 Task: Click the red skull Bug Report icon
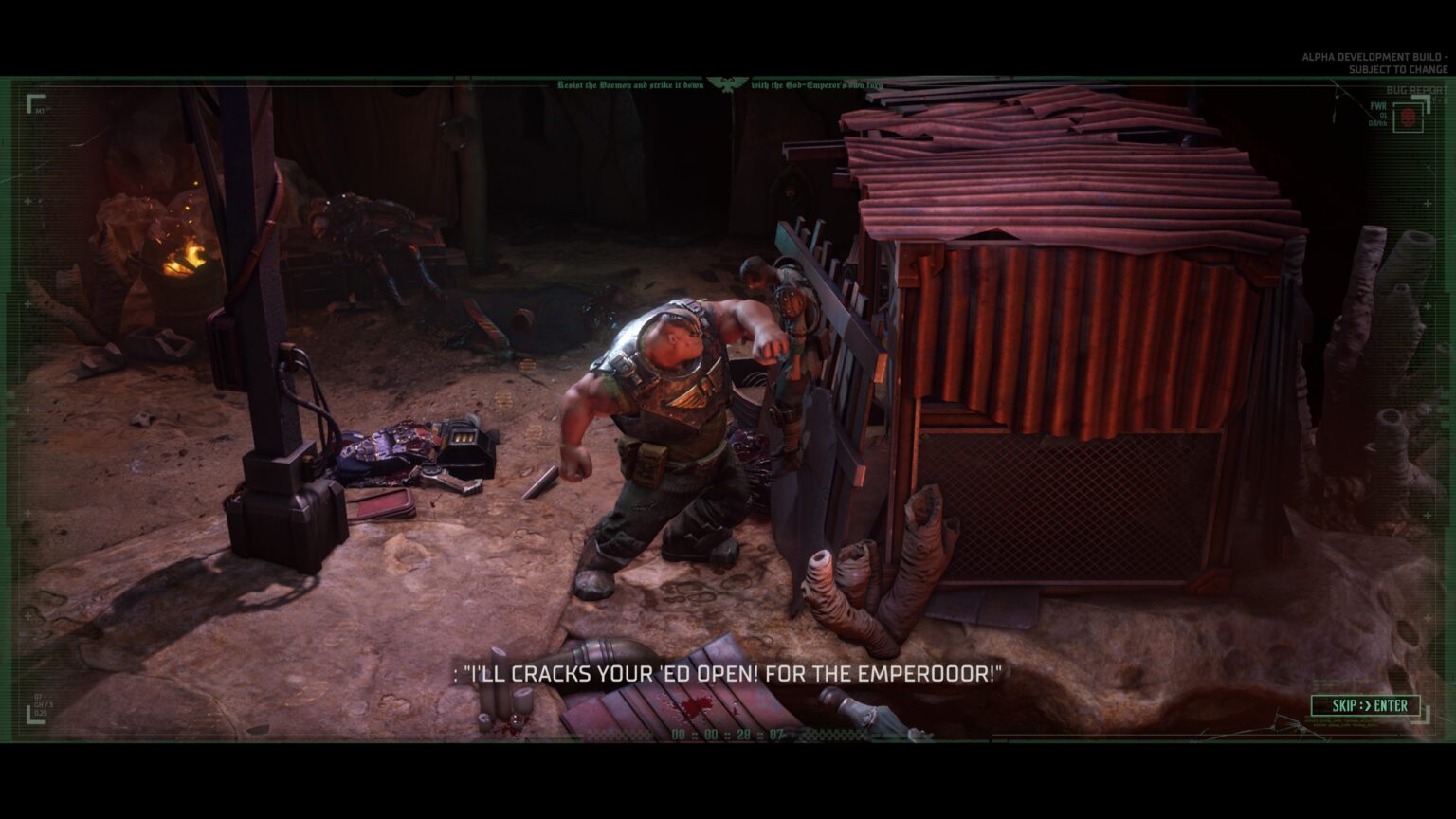point(1409,118)
